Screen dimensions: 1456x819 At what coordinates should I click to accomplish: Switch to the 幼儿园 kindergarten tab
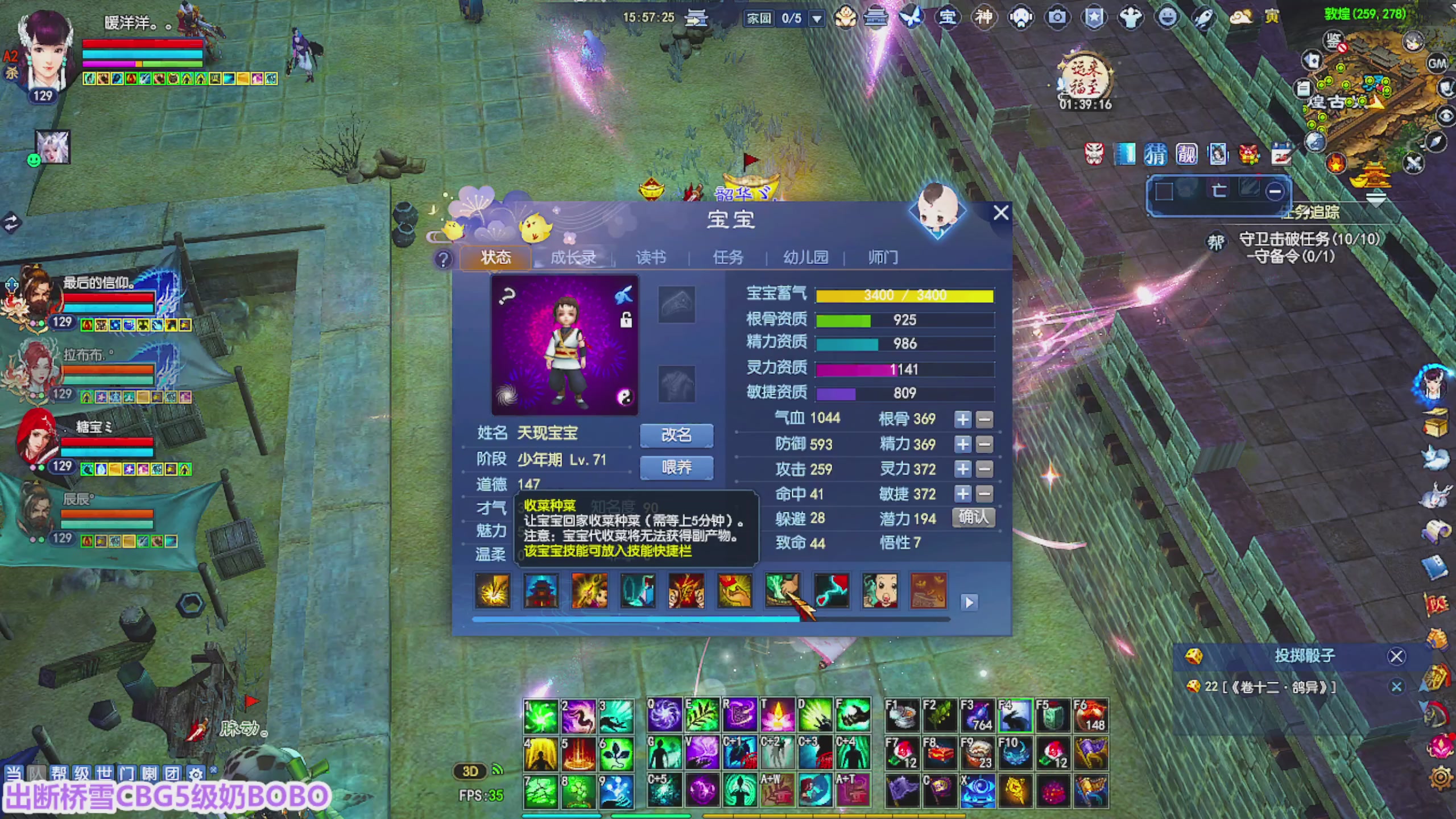pos(804,258)
